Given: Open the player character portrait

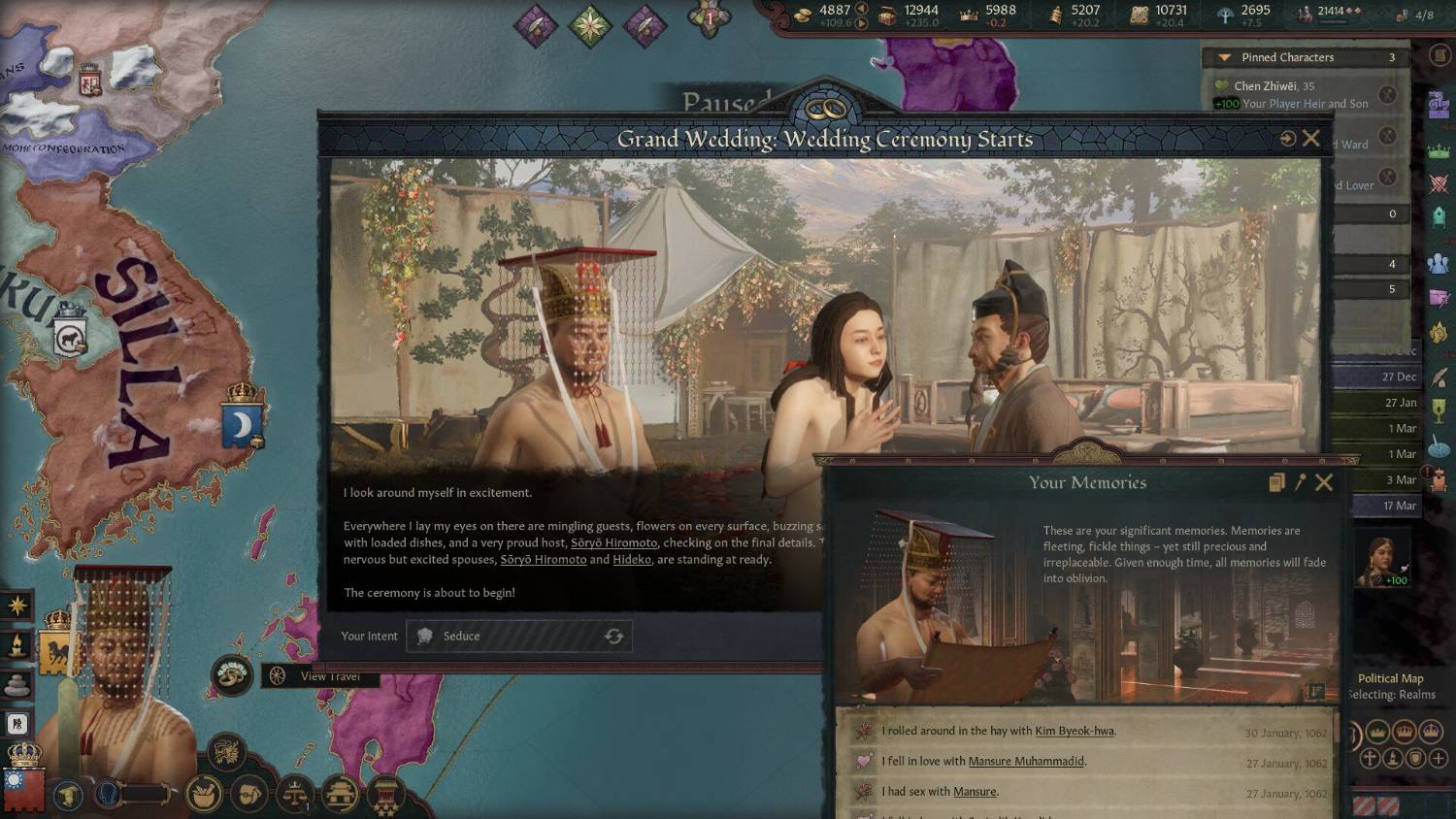Looking at the screenshot, I should pyautogui.click(x=121, y=660).
